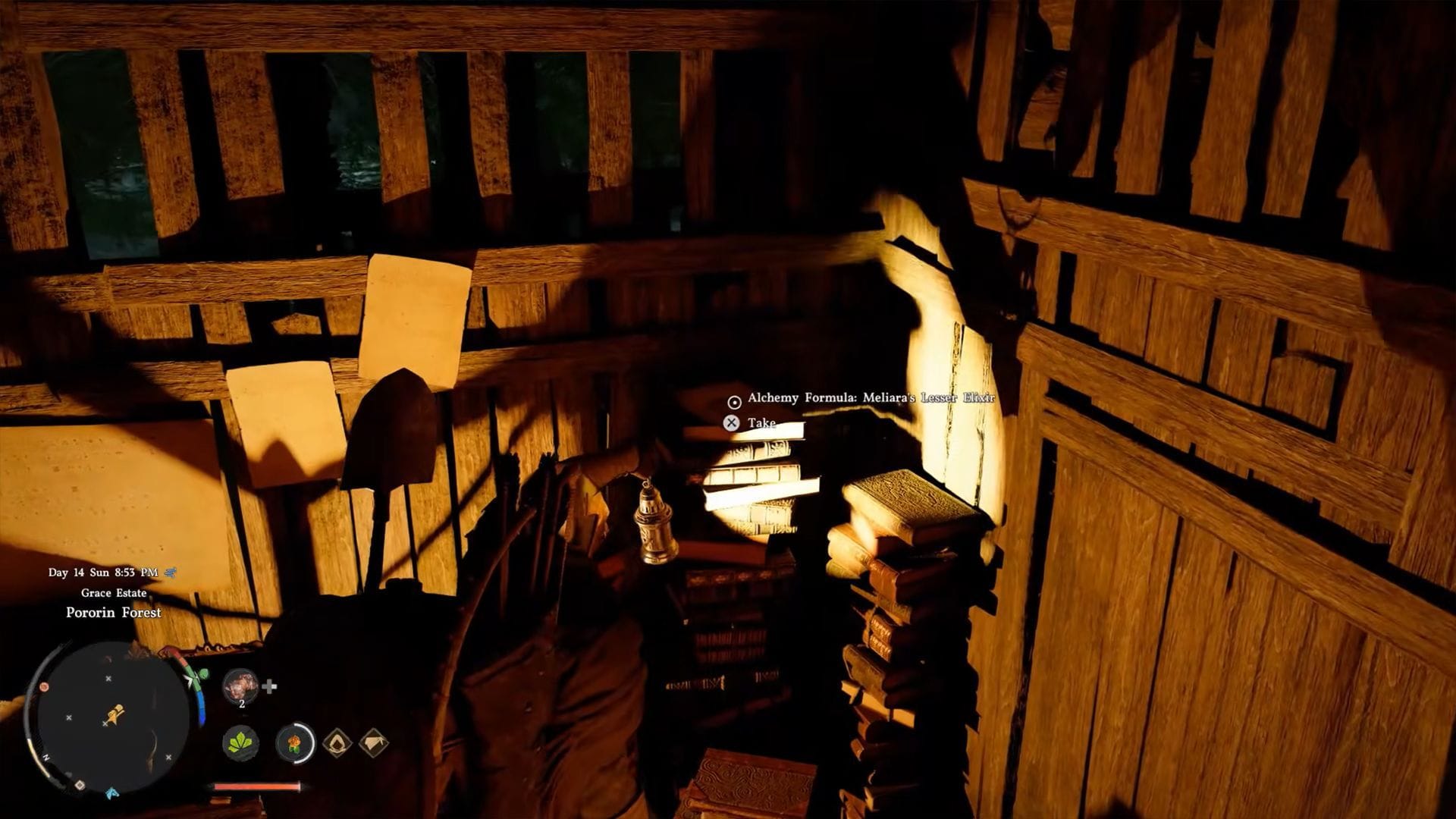Click the yellow quest scroll marker on minimap
This screenshot has height=819, width=1456.
pyautogui.click(x=116, y=709)
